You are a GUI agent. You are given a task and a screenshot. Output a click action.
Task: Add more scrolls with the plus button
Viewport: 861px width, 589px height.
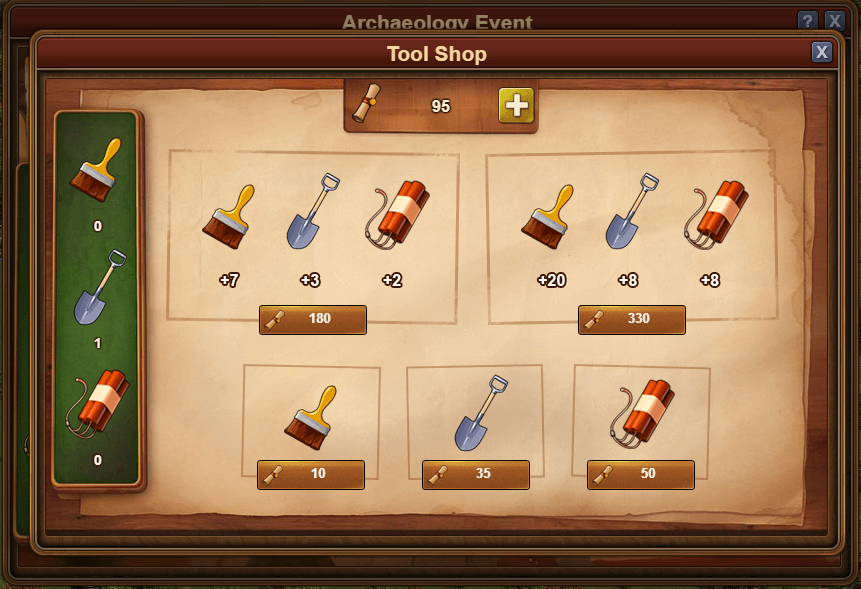[516, 105]
